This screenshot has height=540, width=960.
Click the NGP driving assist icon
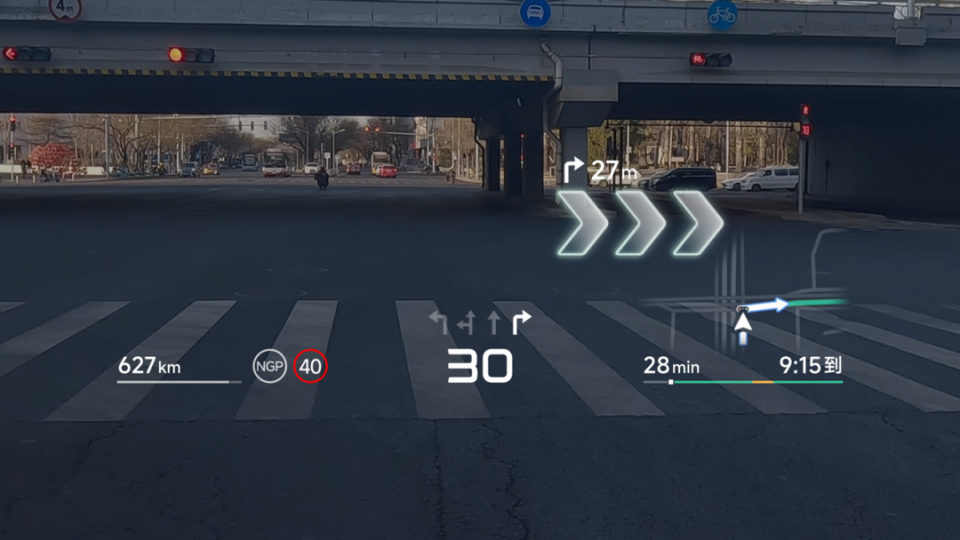click(x=270, y=367)
